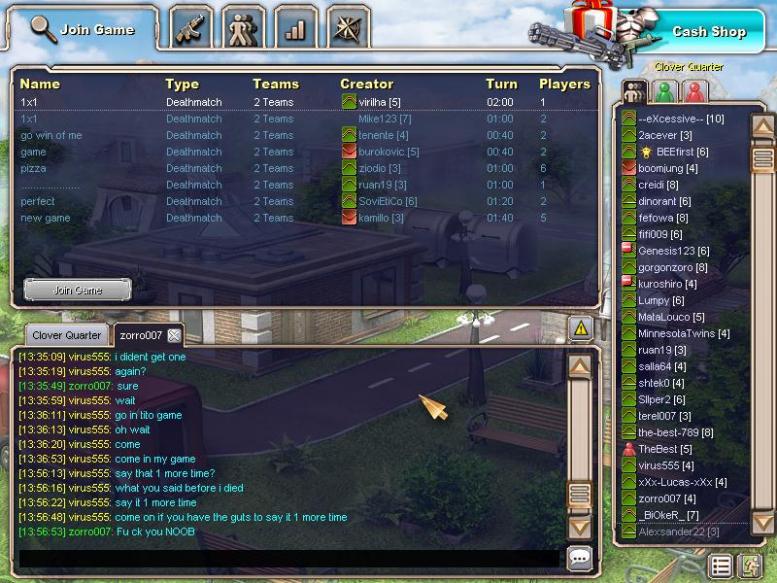Open the weapons tab with the rifle icon

(x=192, y=29)
